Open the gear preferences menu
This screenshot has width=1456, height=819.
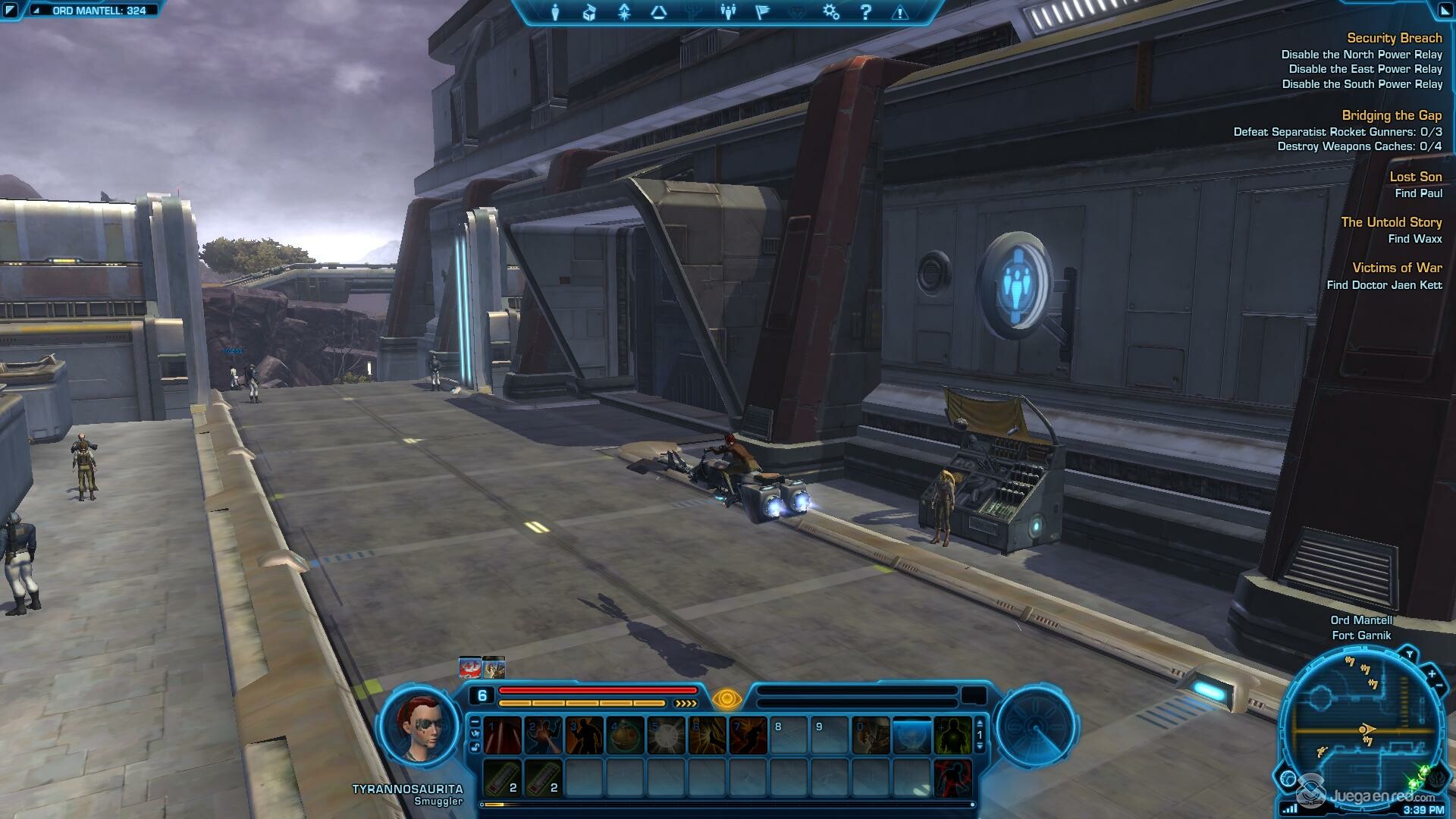[x=831, y=12]
